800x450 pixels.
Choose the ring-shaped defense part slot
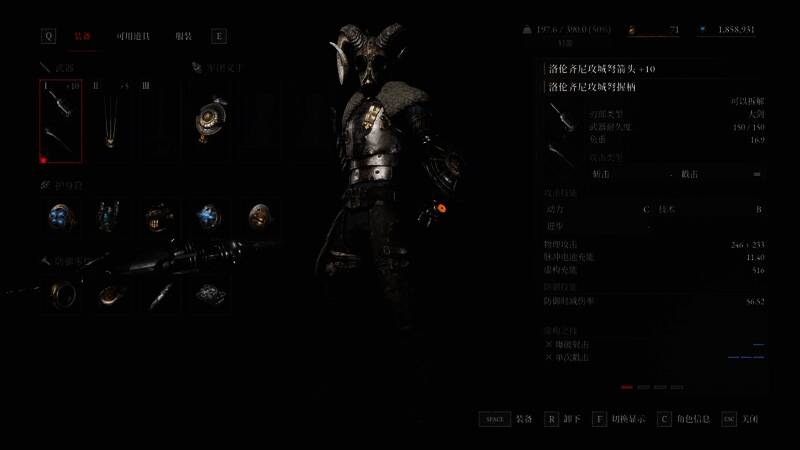pyautogui.click(x=62, y=293)
